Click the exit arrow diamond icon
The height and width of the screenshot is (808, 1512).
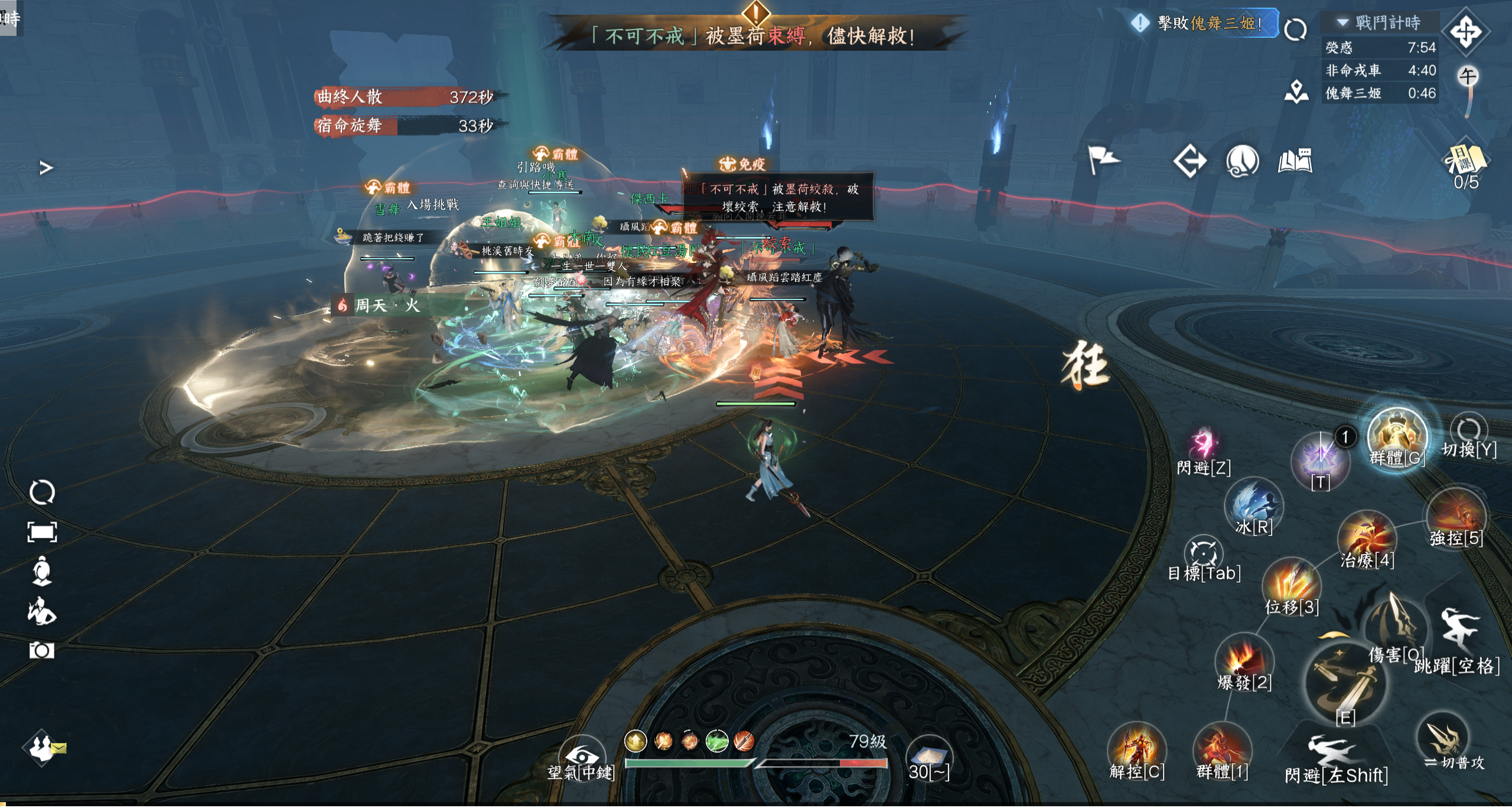(x=1190, y=161)
